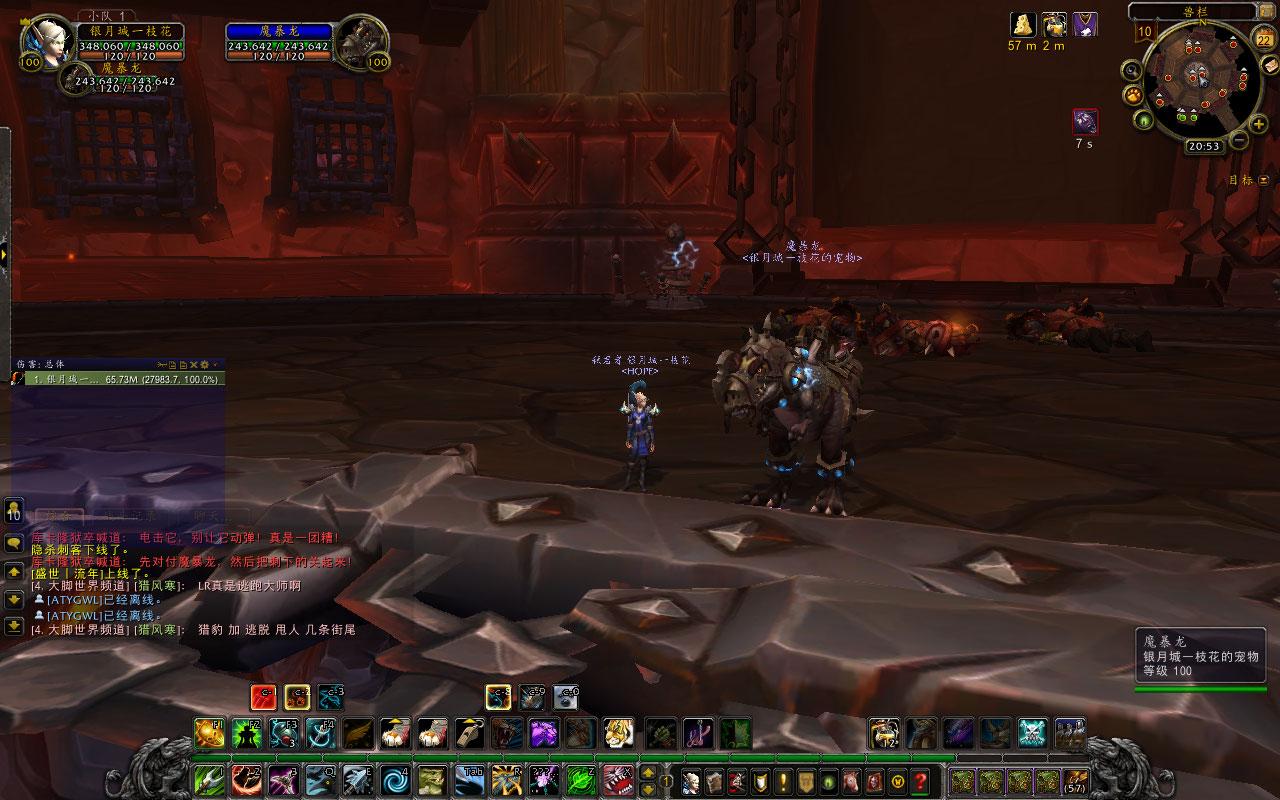Zoom out the minimap with minus button
The width and height of the screenshot is (1280, 800).
pyautogui.click(x=1237, y=140)
